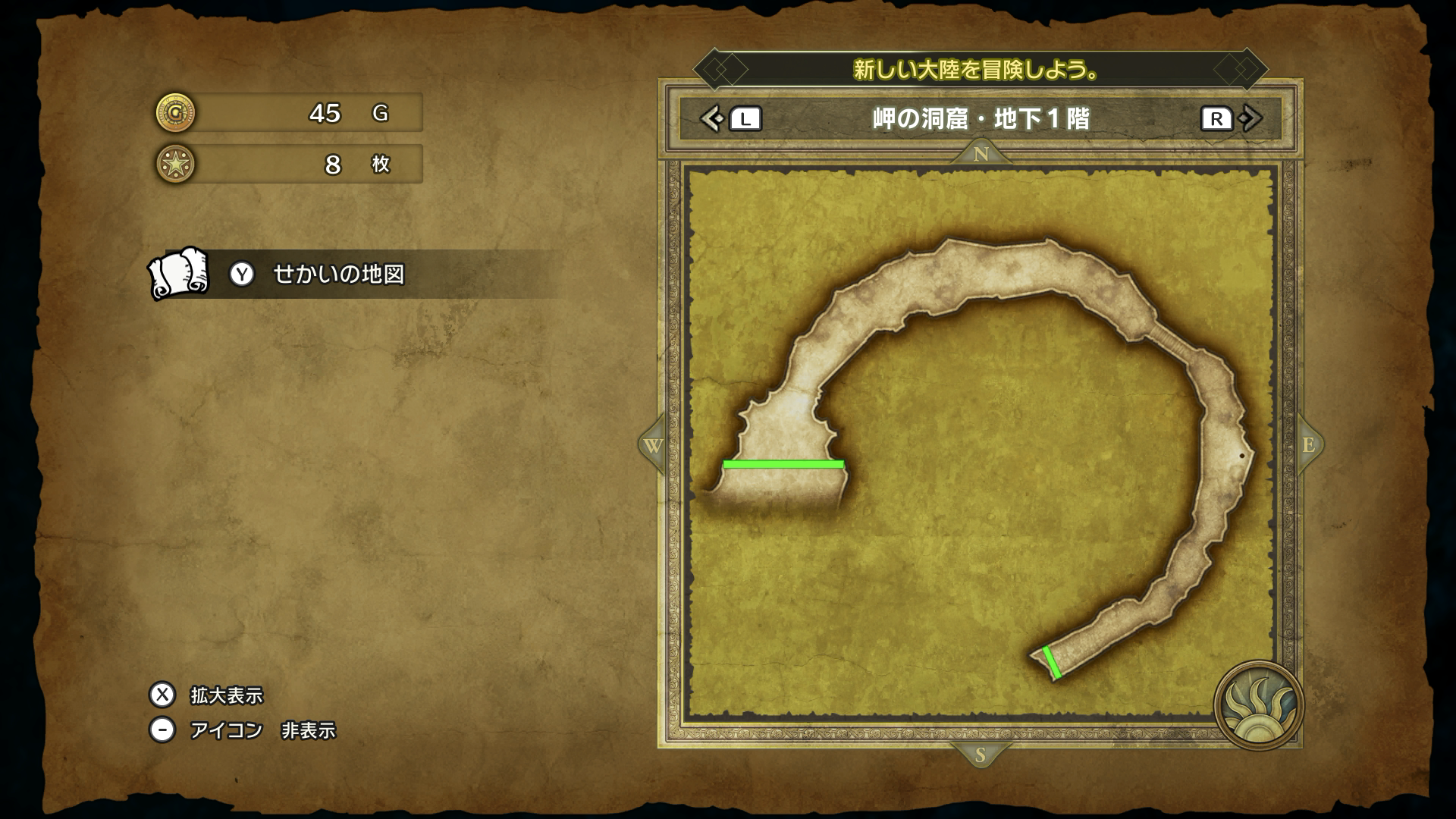The image size is (1456, 819).
Task: Open the せかいの地図 world map entry
Action: coord(337,274)
